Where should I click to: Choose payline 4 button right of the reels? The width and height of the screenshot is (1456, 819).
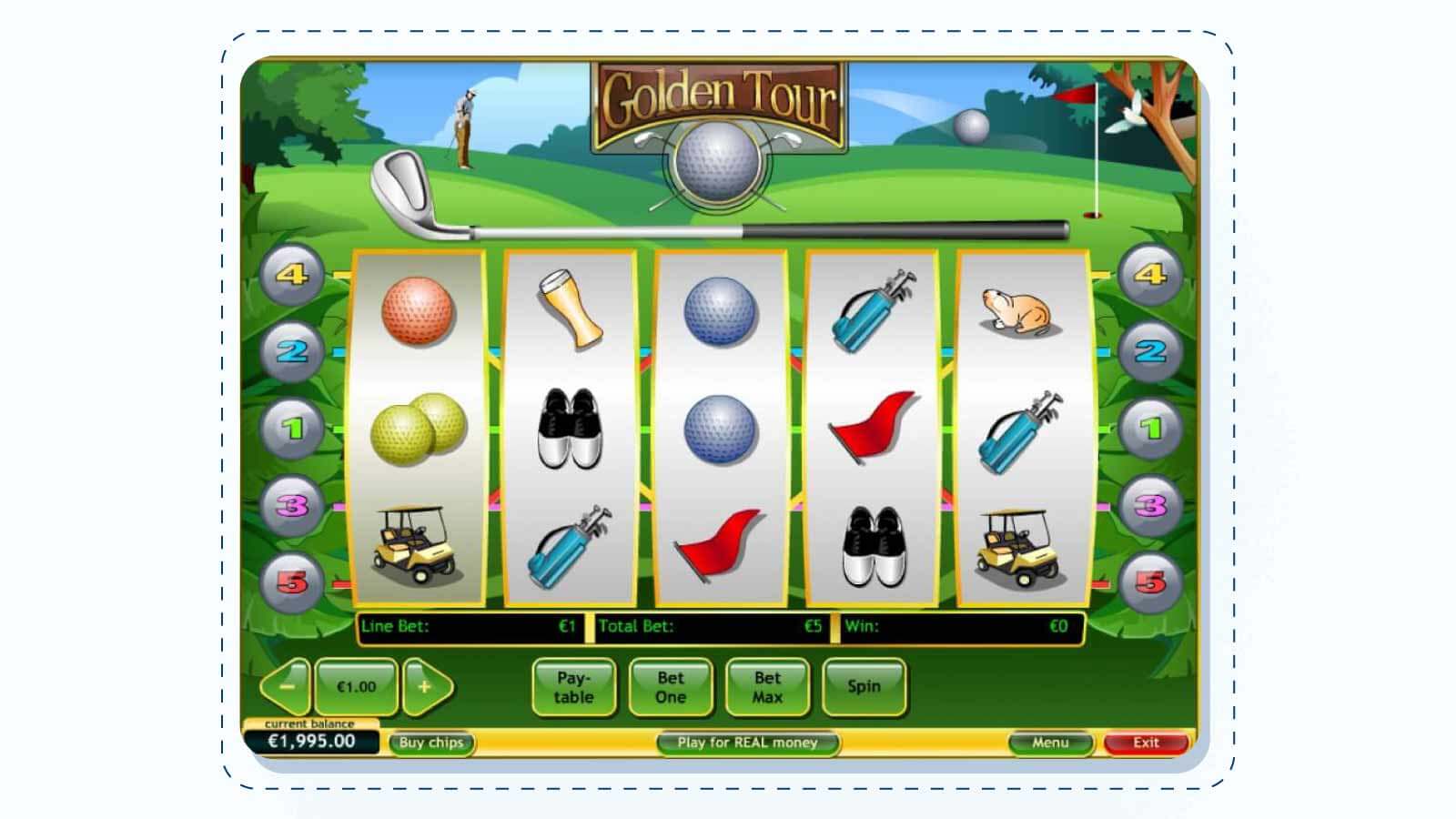[x=1150, y=275]
